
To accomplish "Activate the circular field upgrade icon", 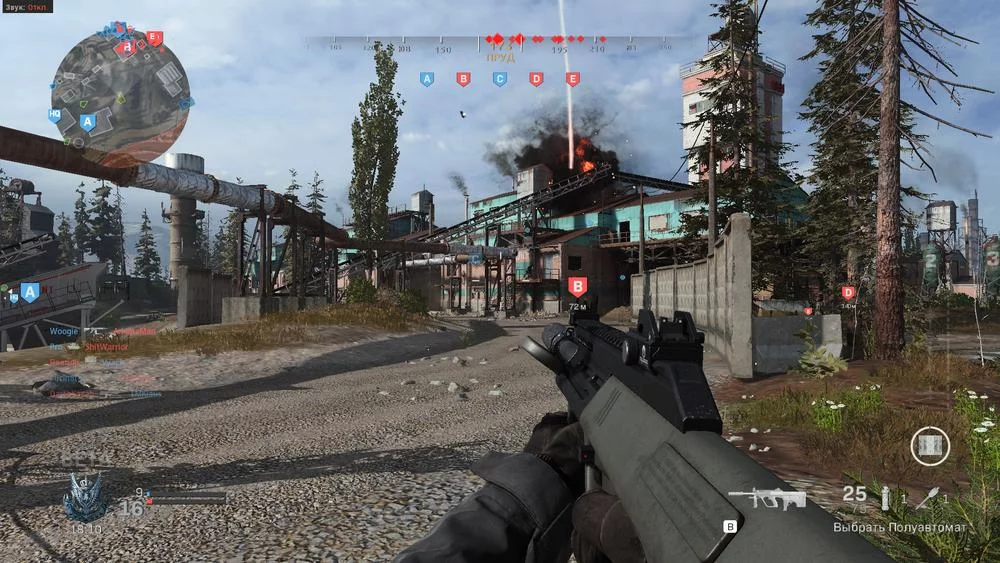I will [930, 445].
